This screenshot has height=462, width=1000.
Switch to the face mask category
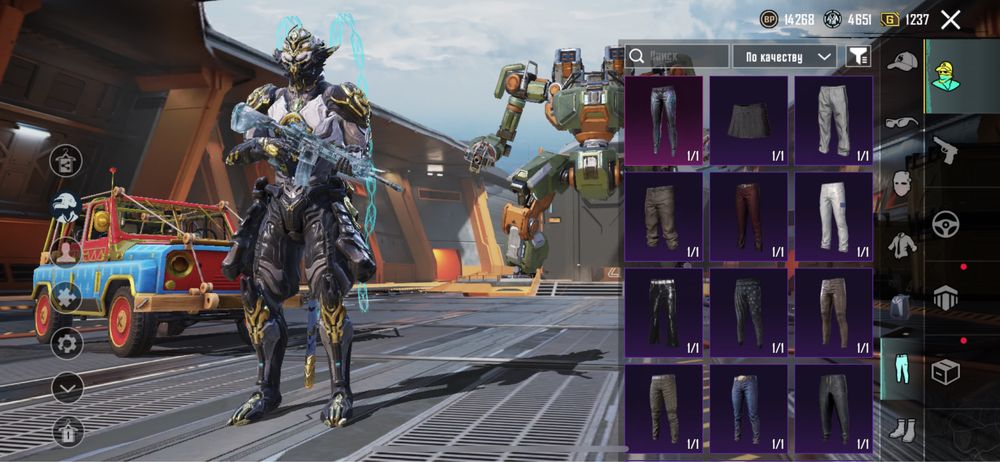(901, 184)
